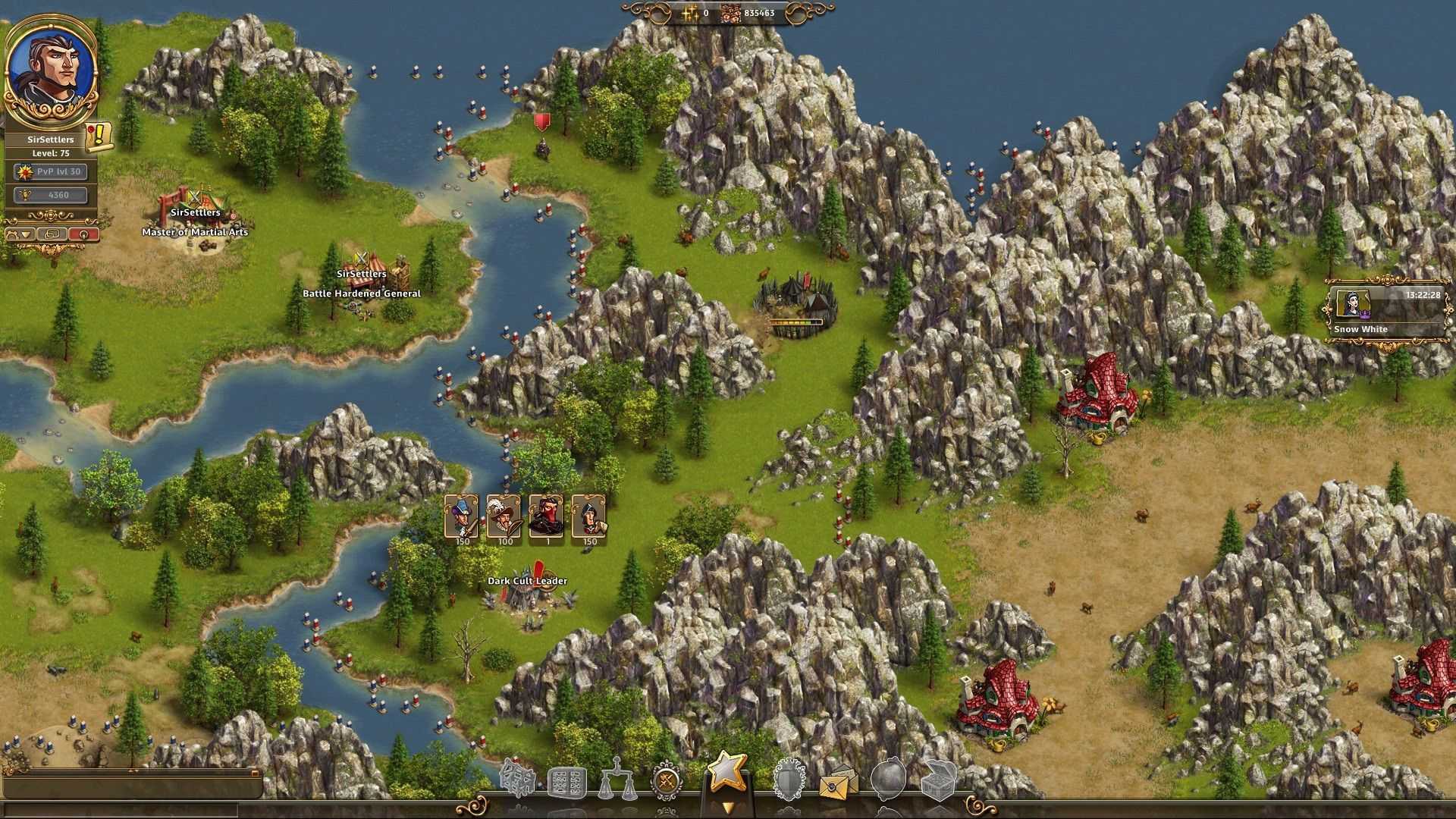Select the black-helmet soldier unit card

[x=589, y=518]
